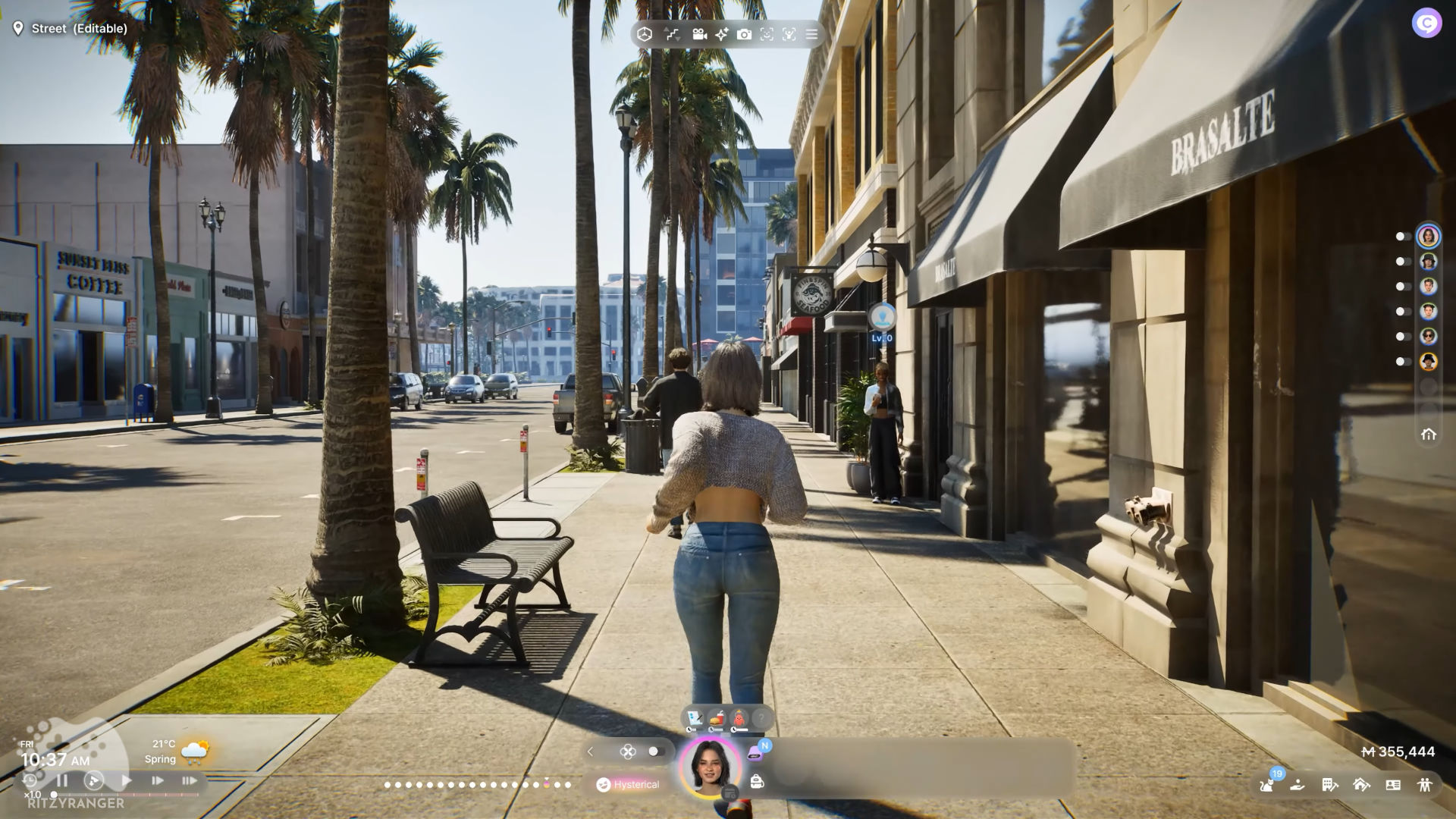Open the active character's portrait
1456x819 pixels.
coord(710,767)
